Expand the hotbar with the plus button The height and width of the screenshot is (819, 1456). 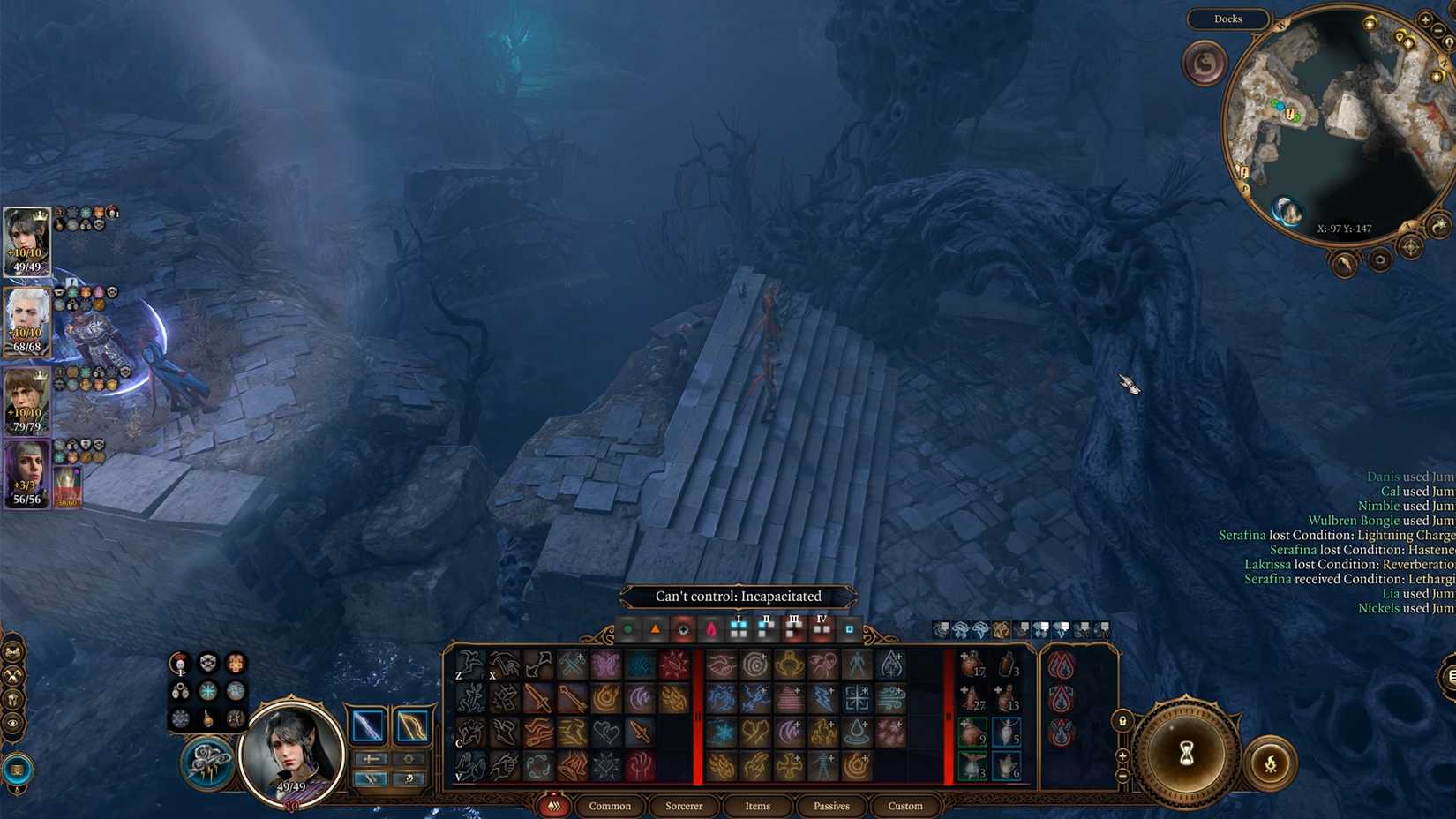(1122, 755)
